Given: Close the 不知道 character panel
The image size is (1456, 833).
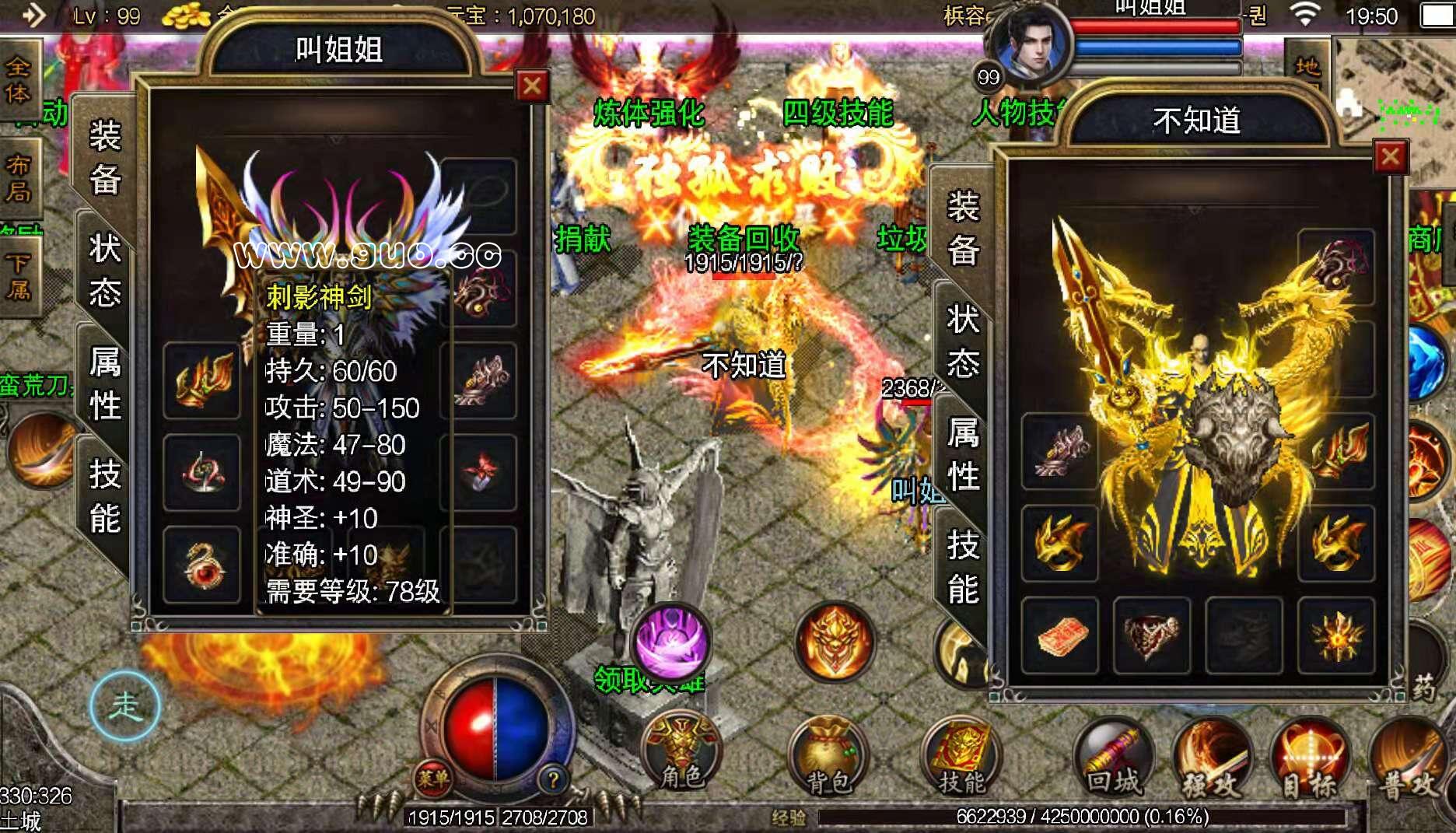Looking at the screenshot, I should point(1391,158).
